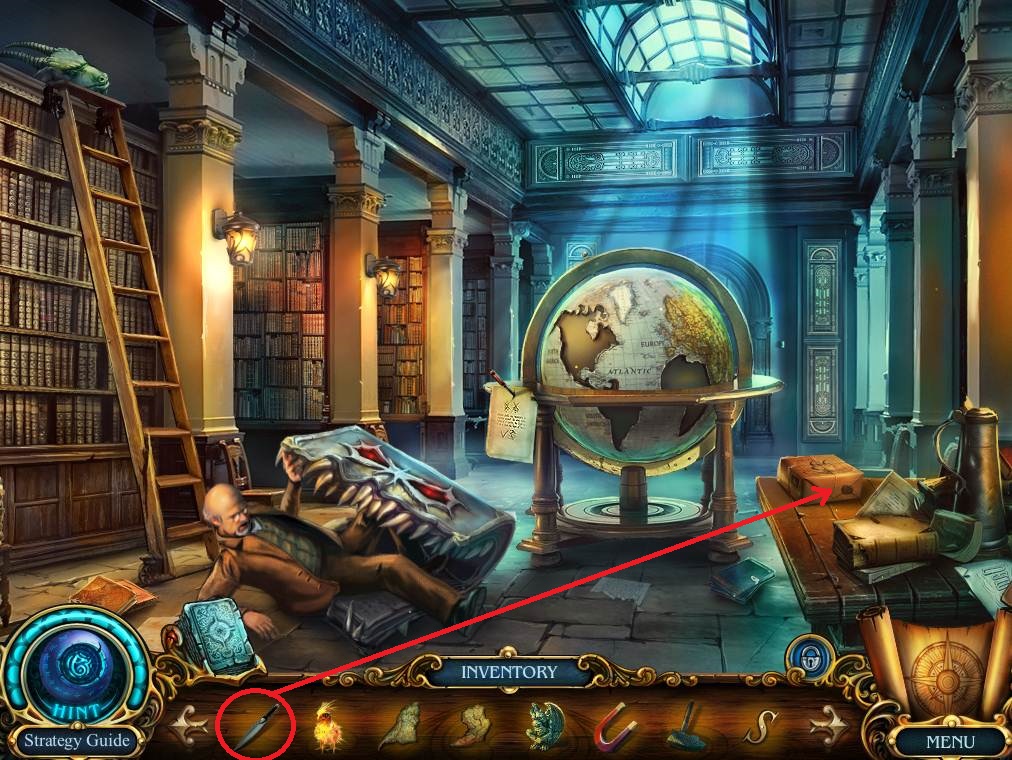Toggle the inventory padlock button

click(804, 657)
